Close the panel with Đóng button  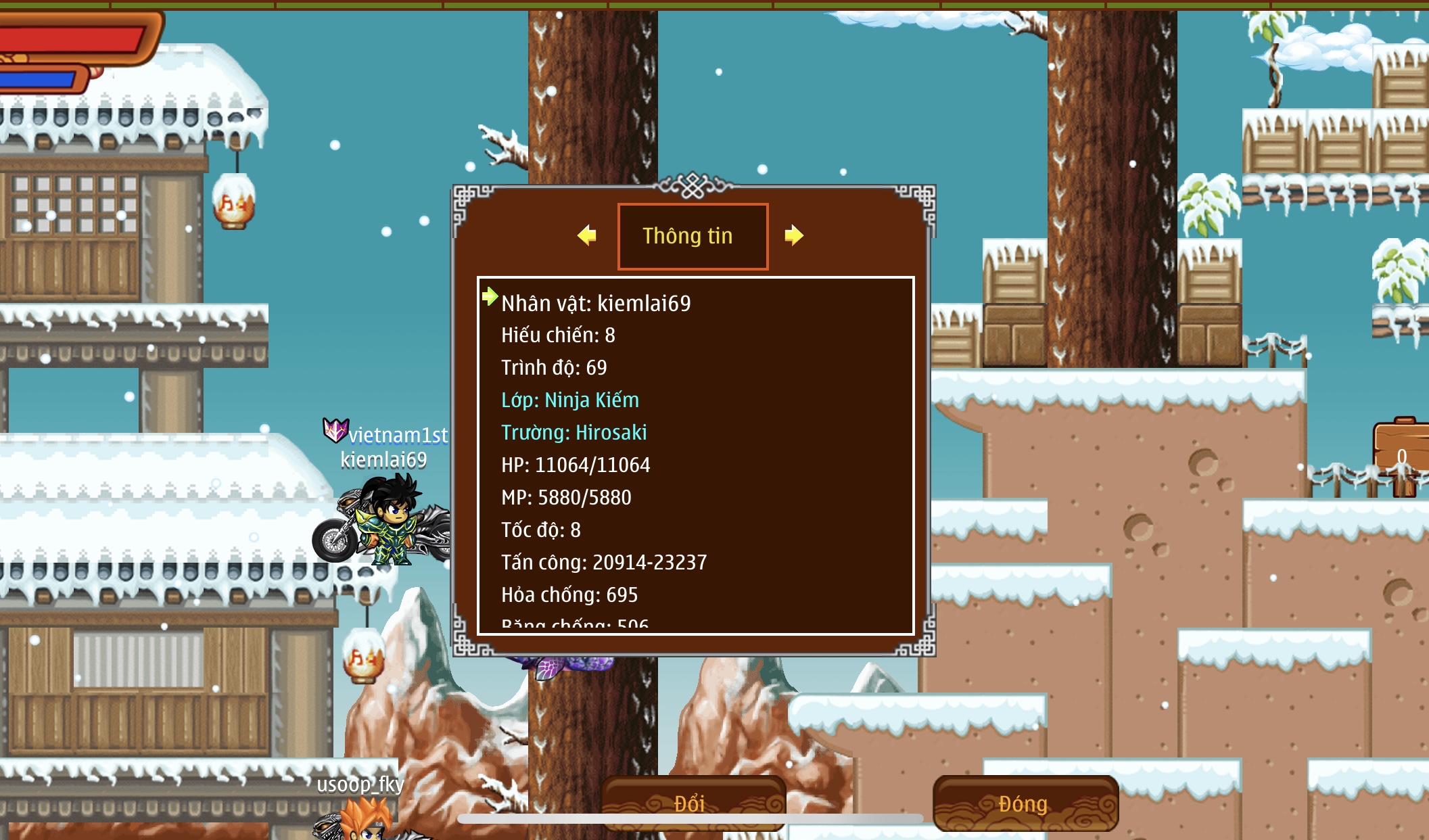[x=1025, y=803]
